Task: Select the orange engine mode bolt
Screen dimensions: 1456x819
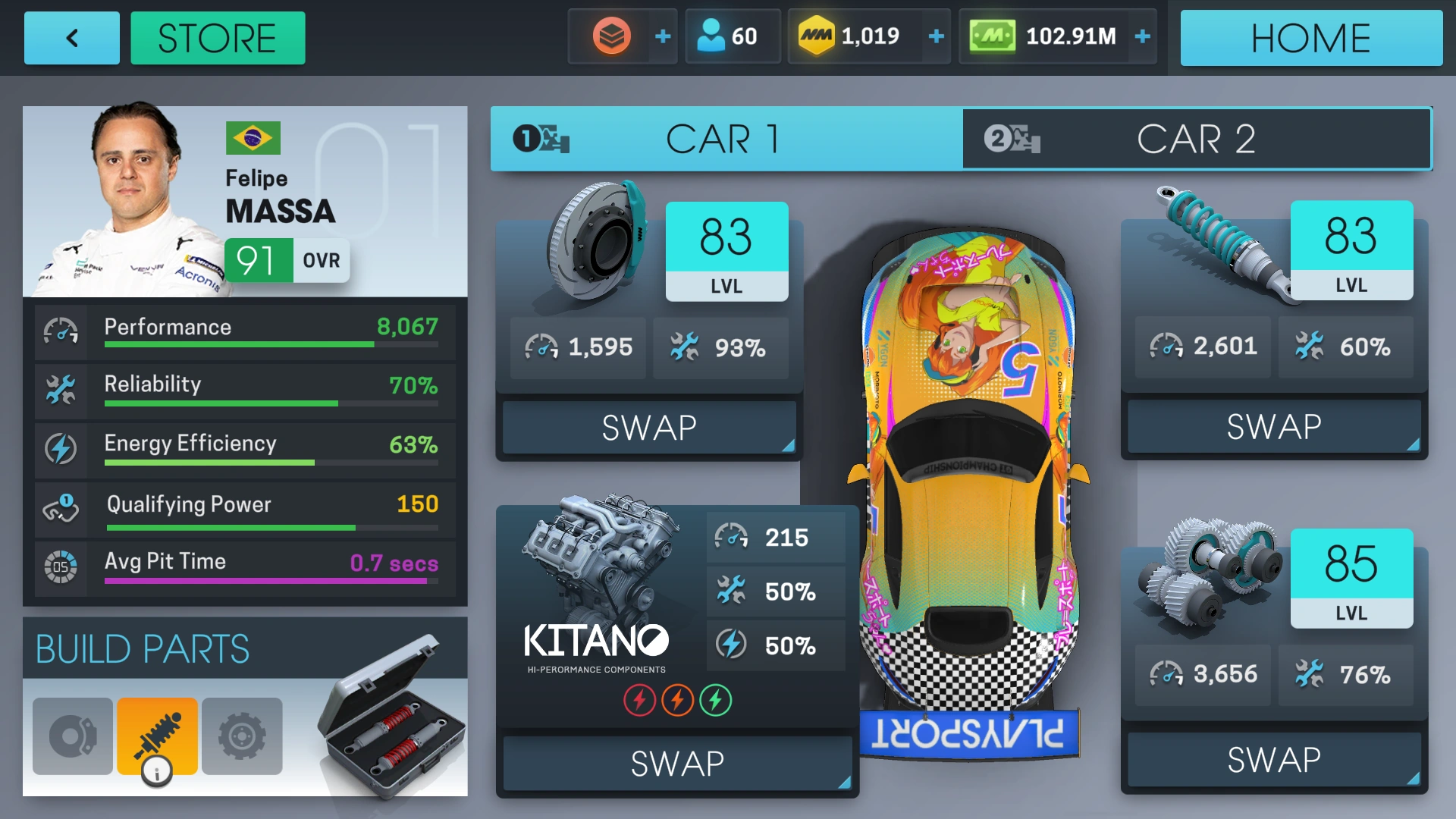Action: tap(677, 700)
